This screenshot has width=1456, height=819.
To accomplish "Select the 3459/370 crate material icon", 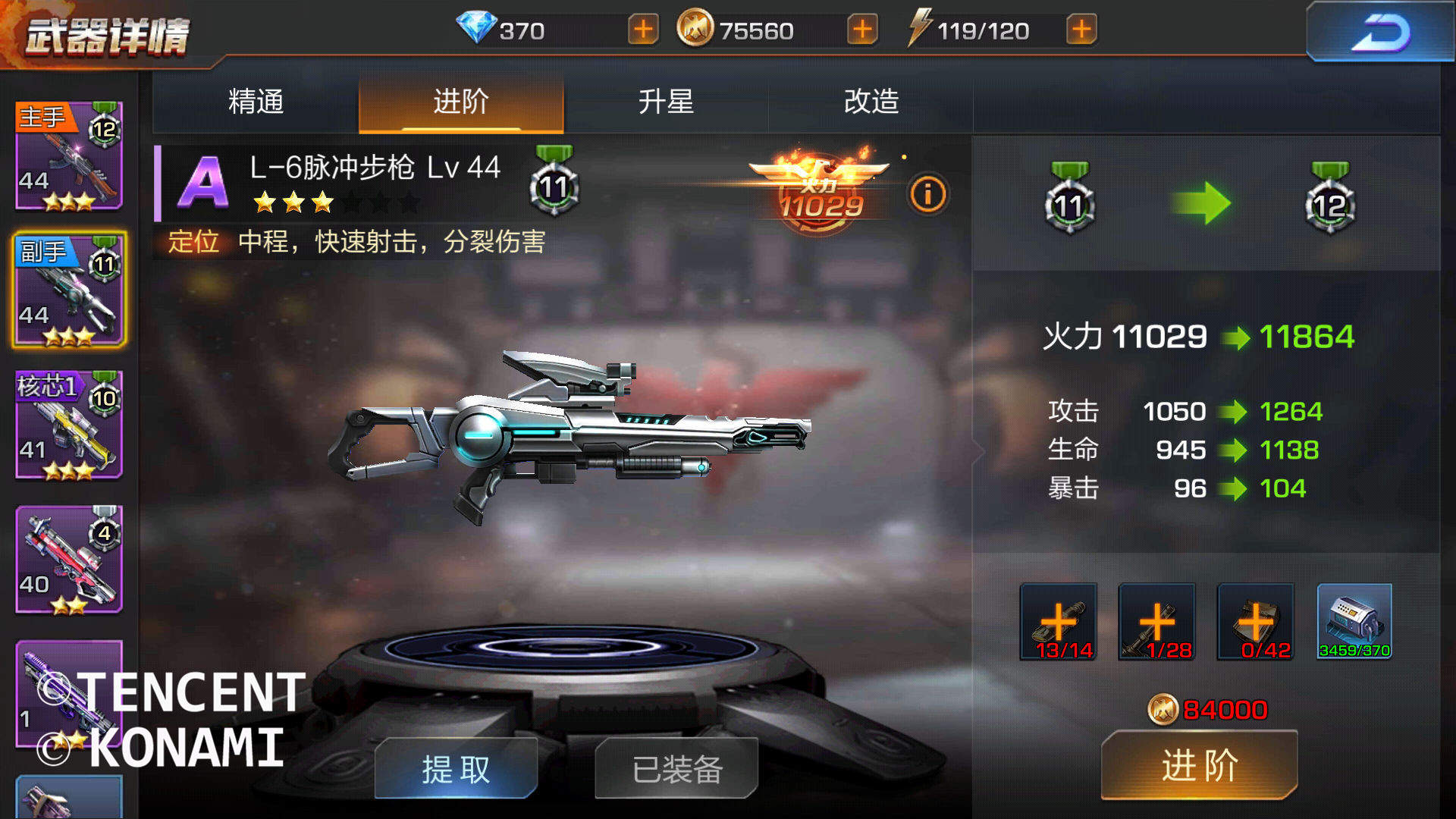I will click(1354, 622).
